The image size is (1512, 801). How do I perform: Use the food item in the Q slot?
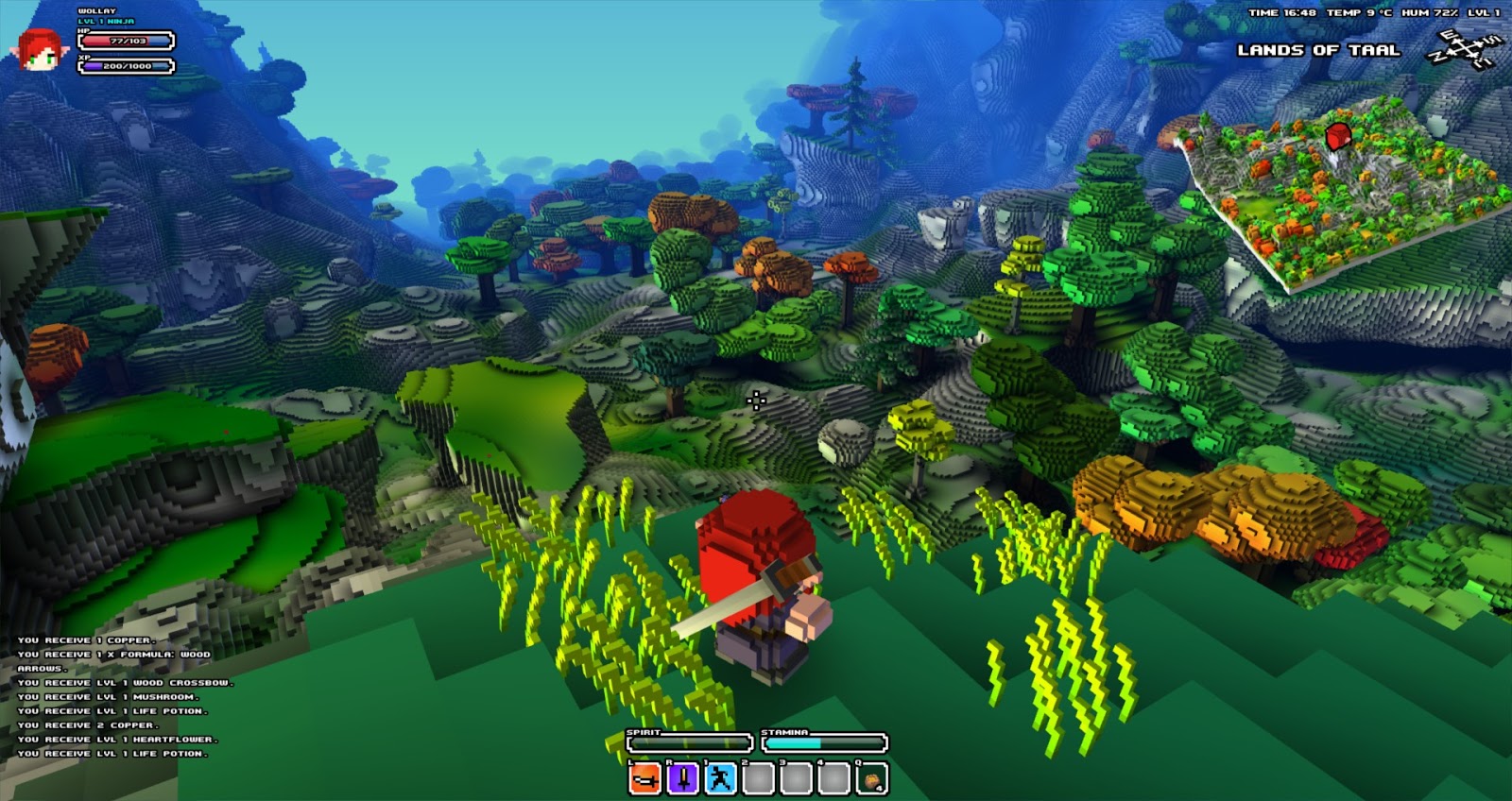[871, 778]
